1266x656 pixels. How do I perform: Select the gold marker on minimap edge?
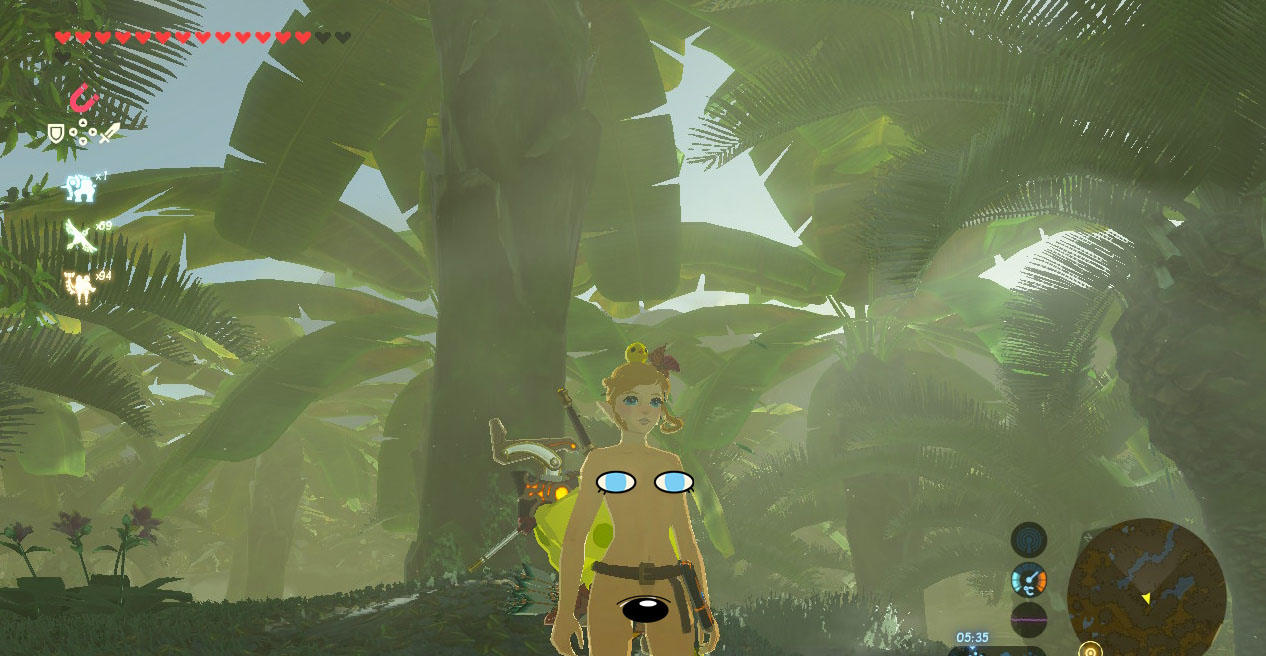click(x=1091, y=649)
